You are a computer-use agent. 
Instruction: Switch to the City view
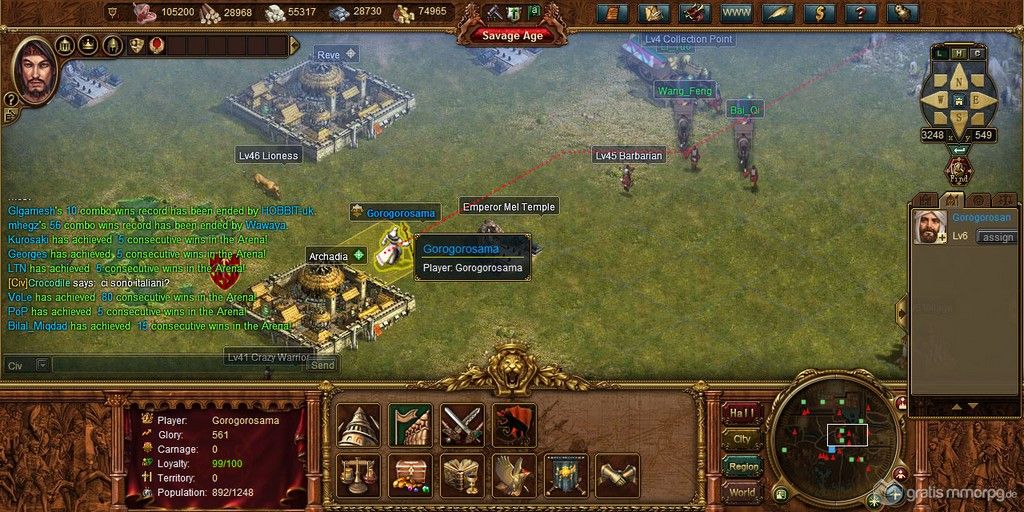(742, 439)
